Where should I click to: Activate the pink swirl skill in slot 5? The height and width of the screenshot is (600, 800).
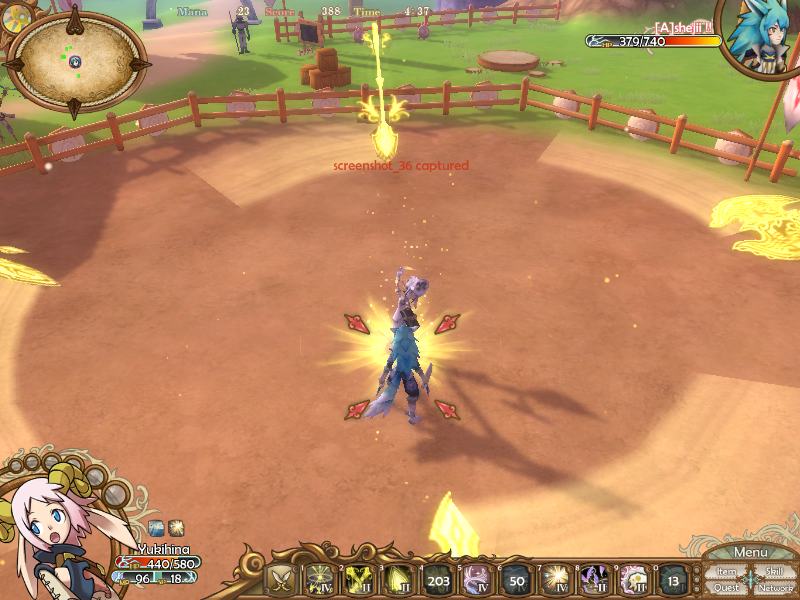pyautogui.click(x=477, y=580)
